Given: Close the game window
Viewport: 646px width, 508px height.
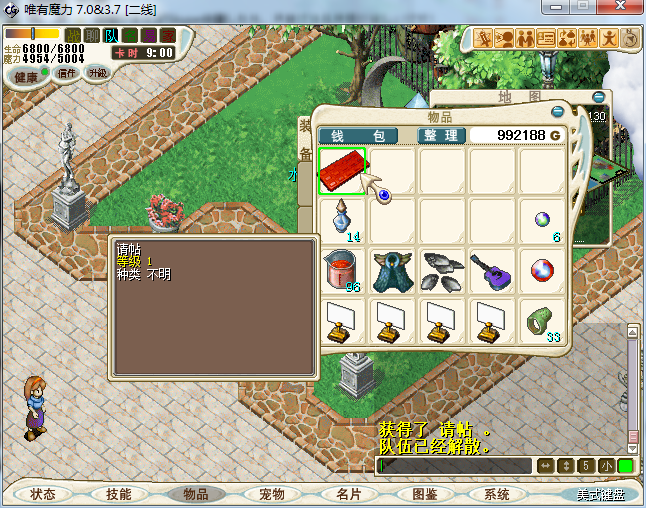Looking at the screenshot, I should coord(622,8).
